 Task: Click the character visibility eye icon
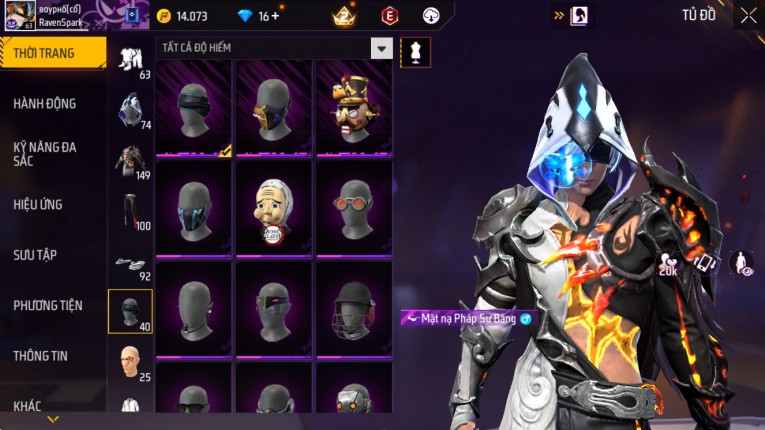point(741,264)
